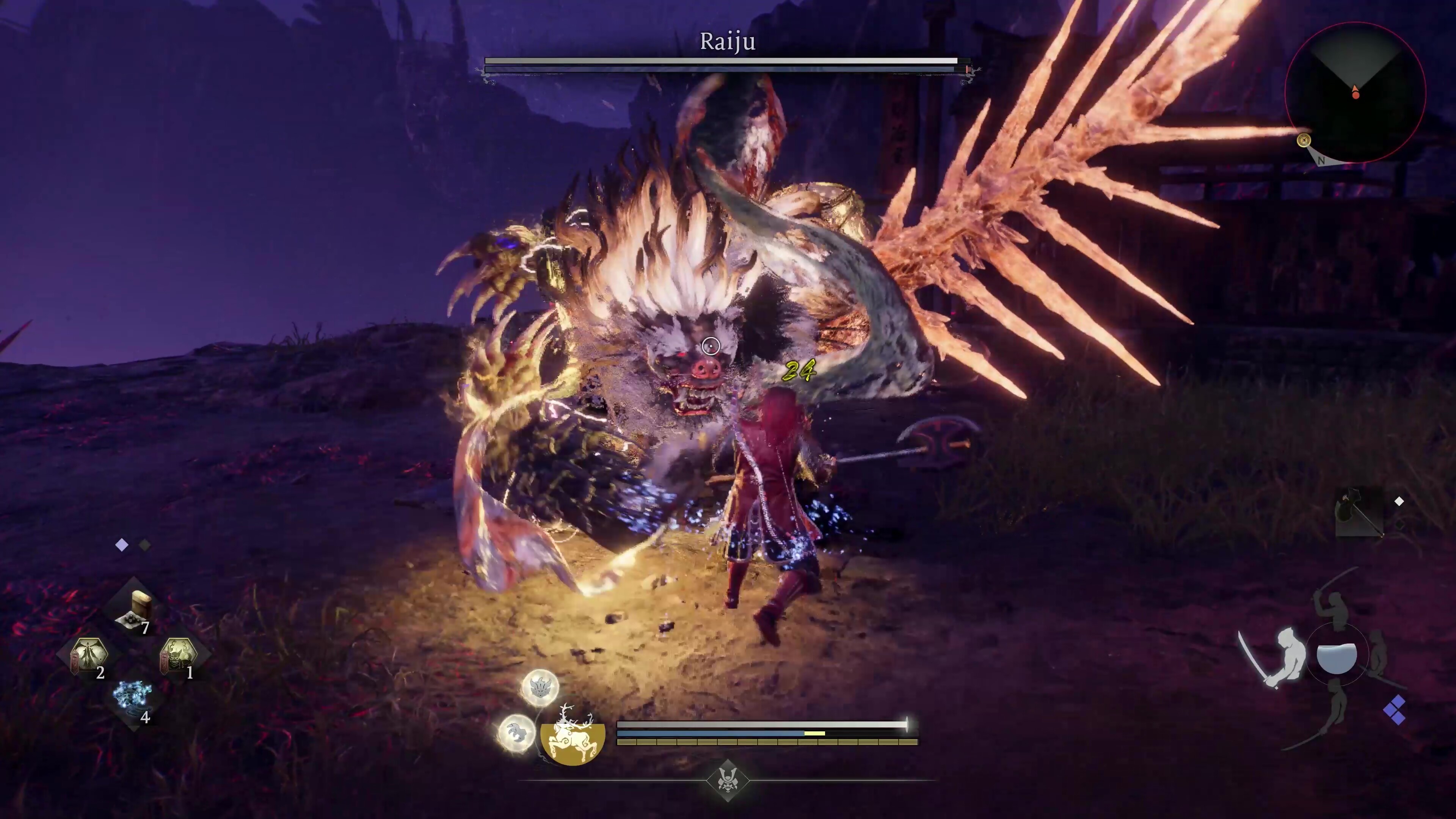1456x819 pixels.
Task: Click the samurai helmet diamond icon
Action: click(x=728, y=781)
